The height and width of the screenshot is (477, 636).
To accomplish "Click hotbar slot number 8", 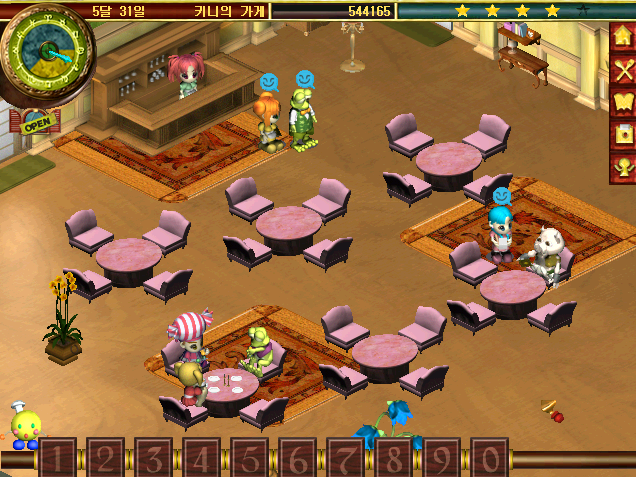I will 393,458.
